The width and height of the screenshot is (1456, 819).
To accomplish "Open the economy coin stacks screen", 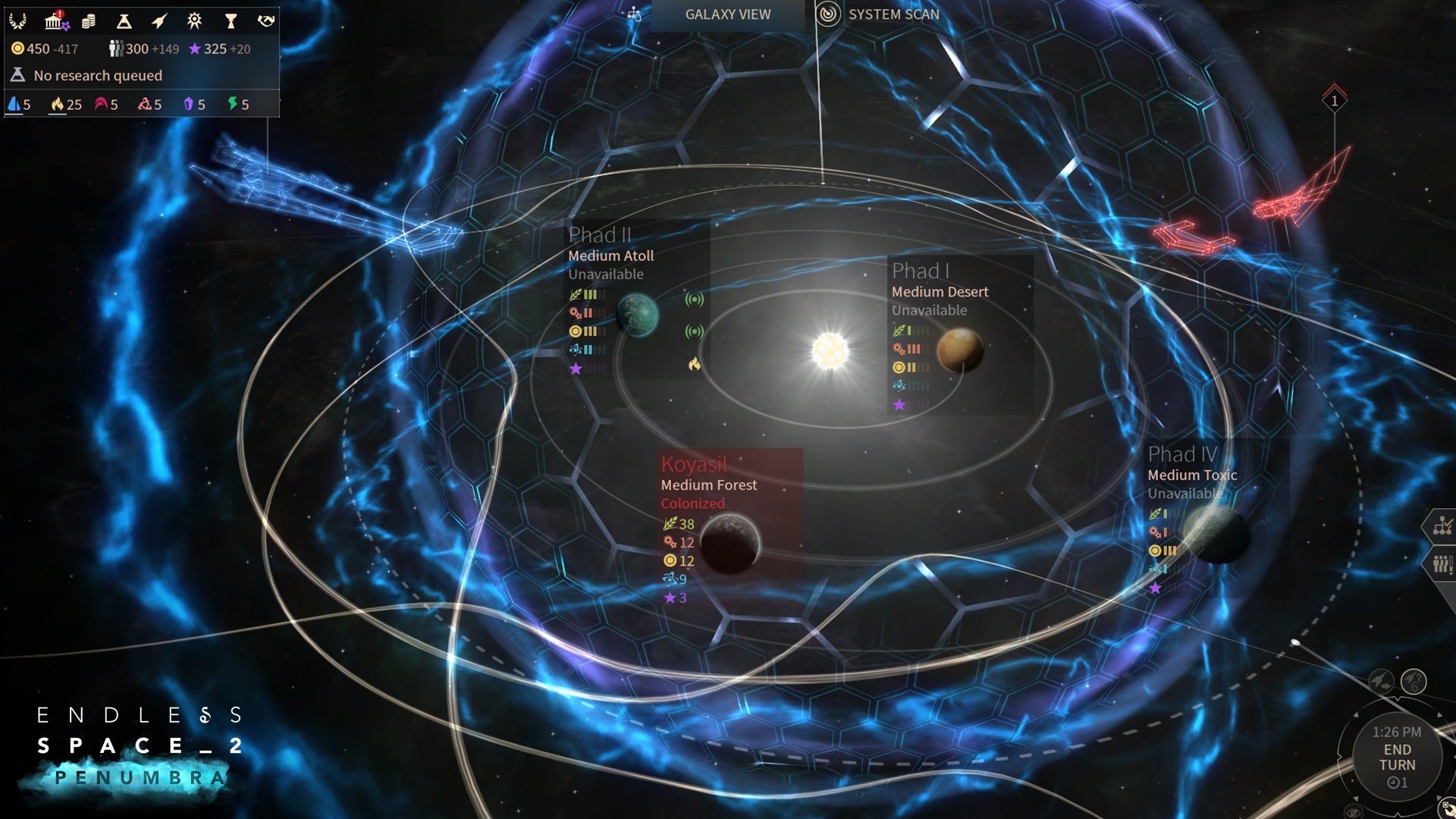I will pyautogui.click(x=89, y=21).
